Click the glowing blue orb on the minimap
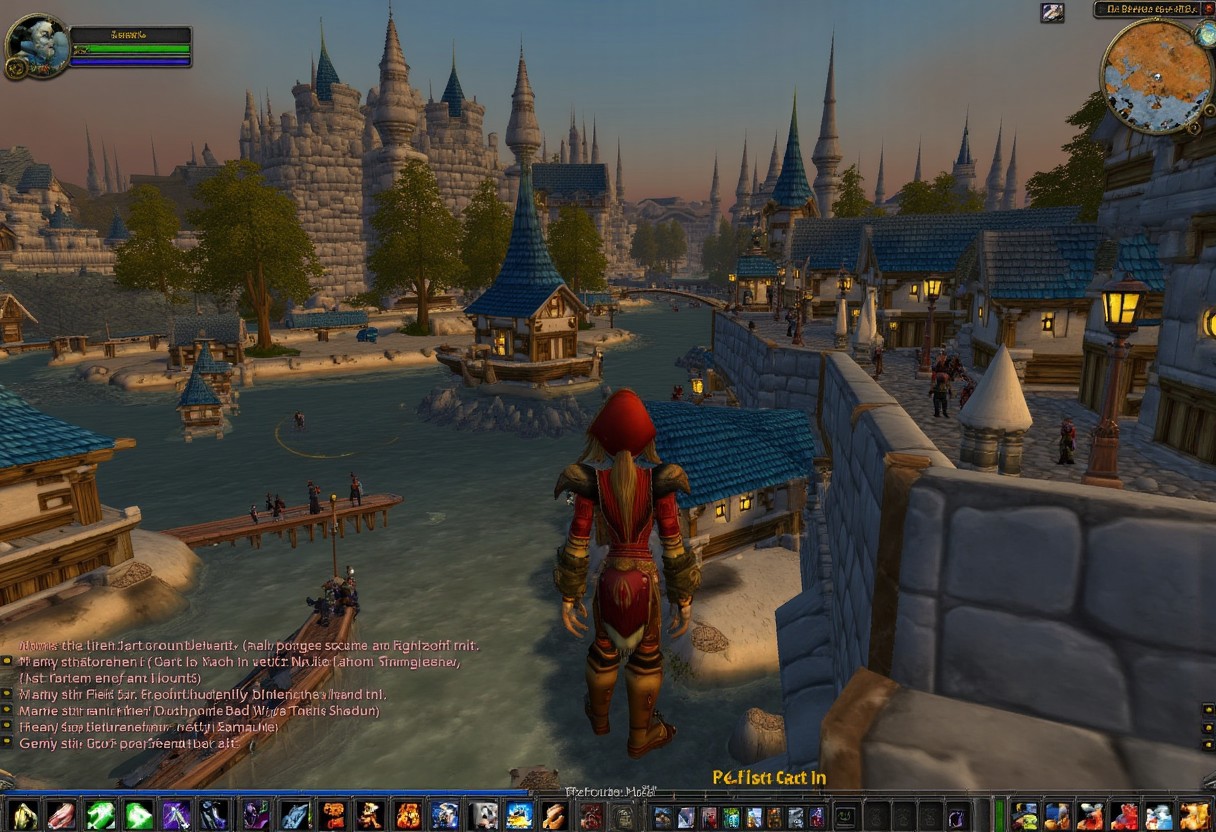This screenshot has height=832, width=1216. [1205, 35]
